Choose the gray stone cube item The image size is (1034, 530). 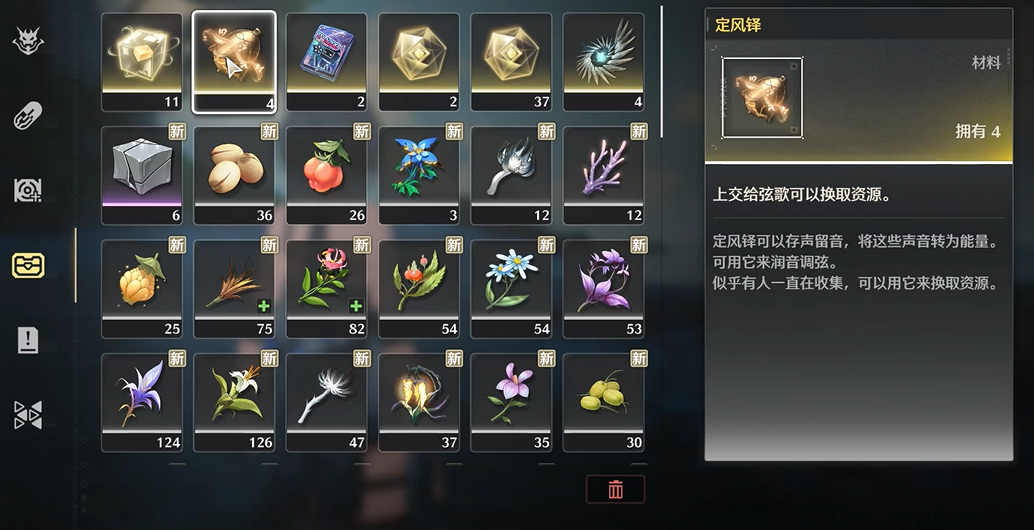tap(142, 166)
